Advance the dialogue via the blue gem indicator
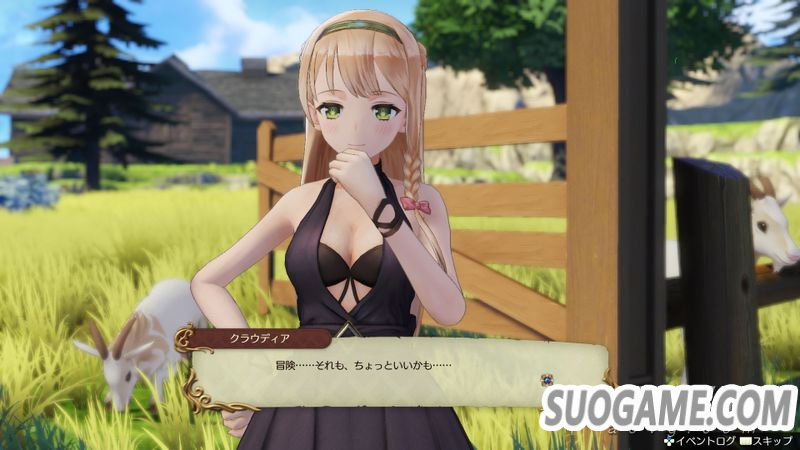800x450 pixels. pos(546,380)
